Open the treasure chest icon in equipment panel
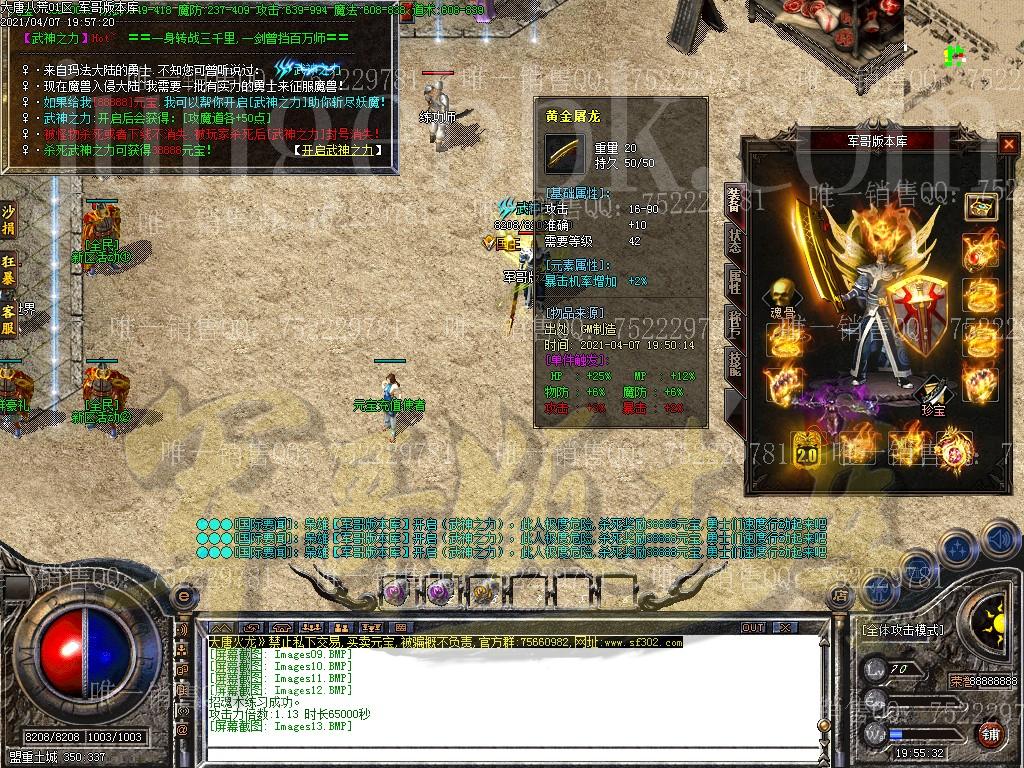The image size is (1024, 768). tap(980, 206)
